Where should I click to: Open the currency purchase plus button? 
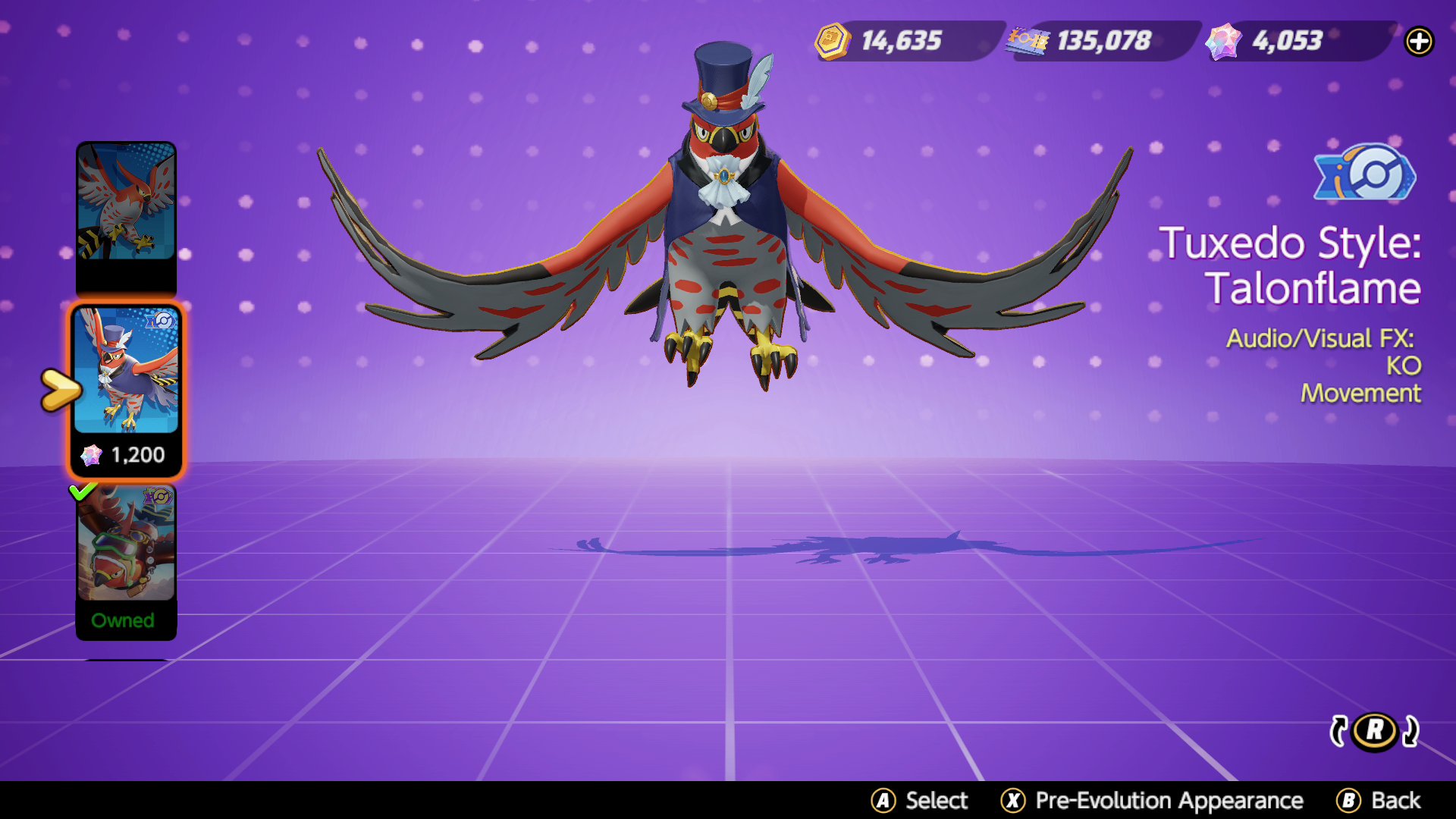(1420, 42)
